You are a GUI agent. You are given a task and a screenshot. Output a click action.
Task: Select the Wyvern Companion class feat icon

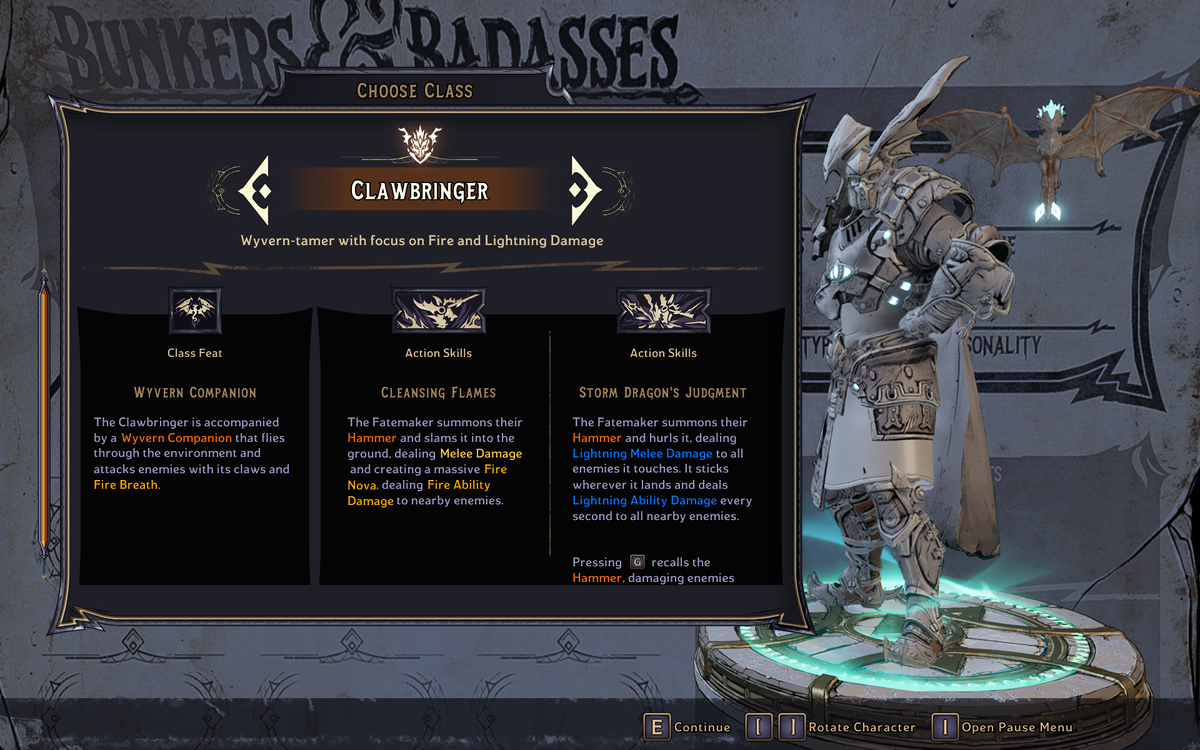(195, 311)
